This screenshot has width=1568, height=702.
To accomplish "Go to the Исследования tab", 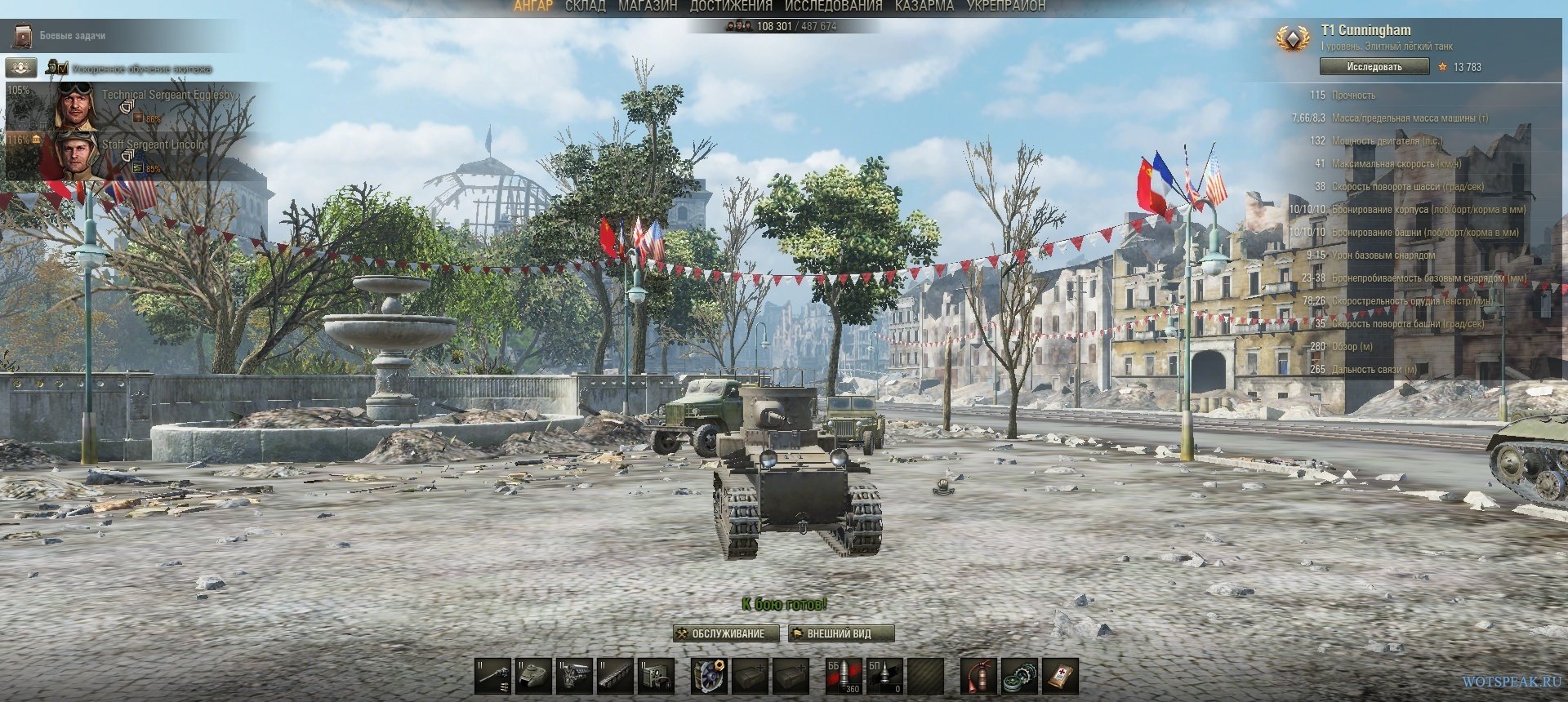I will click(x=833, y=7).
